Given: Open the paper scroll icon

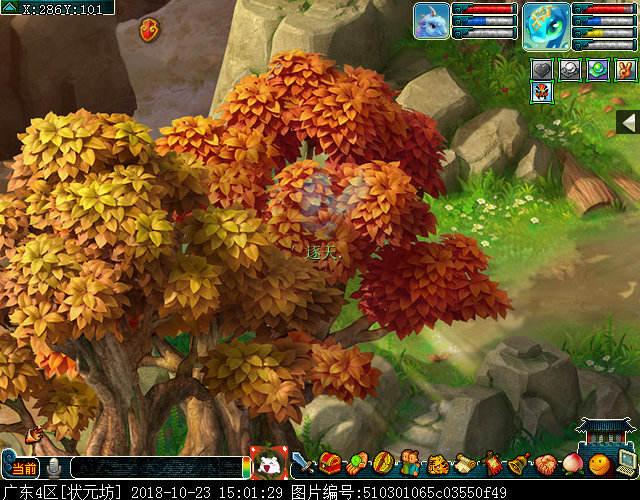Looking at the screenshot, I should (x=464, y=464).
